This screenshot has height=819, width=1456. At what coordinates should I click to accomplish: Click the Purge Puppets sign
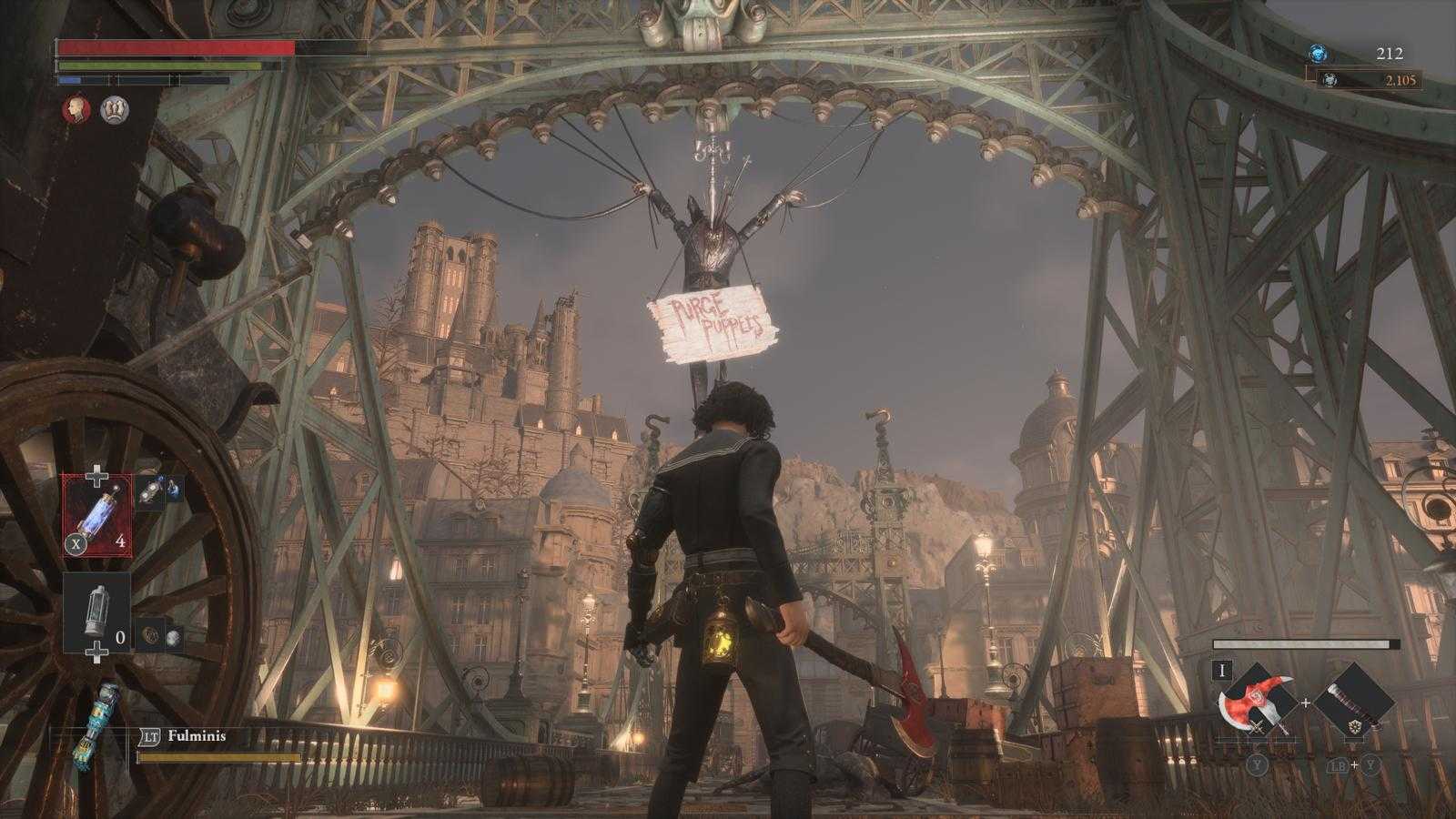click(714, 320)
